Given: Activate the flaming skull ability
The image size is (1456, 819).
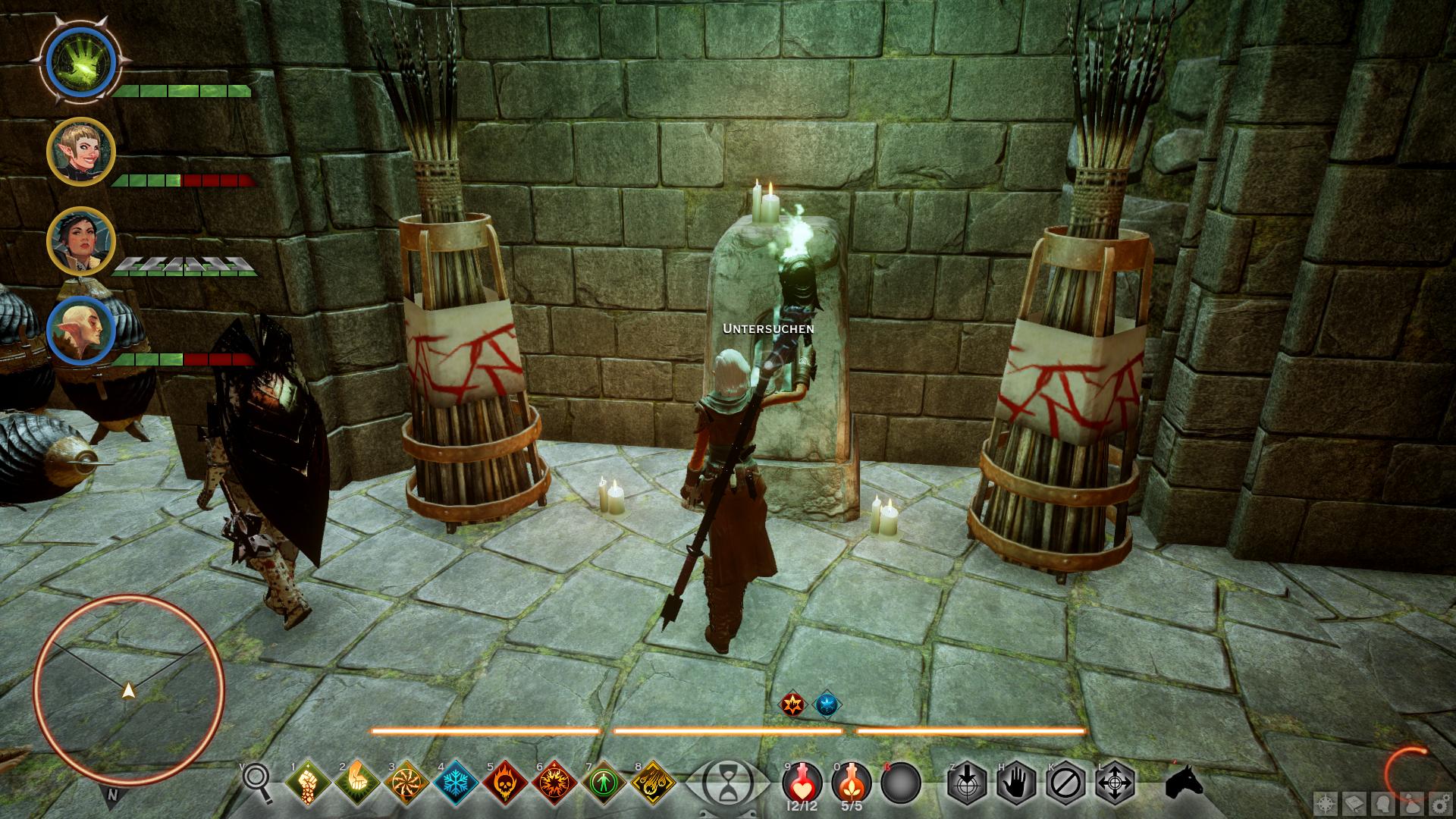Looking at the screenshot, I should tap(504, 781).
